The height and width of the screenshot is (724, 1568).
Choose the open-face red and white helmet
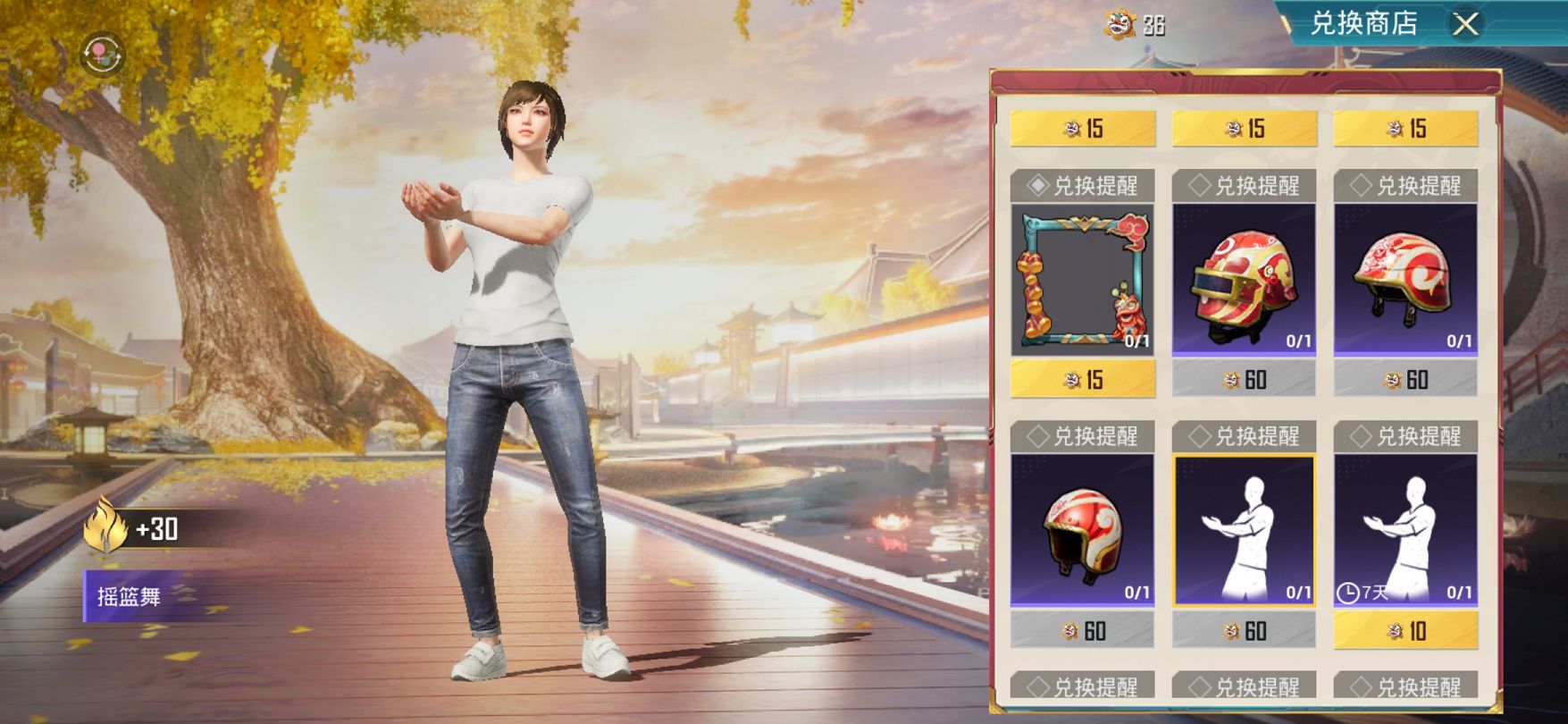tap(1082, 531)
